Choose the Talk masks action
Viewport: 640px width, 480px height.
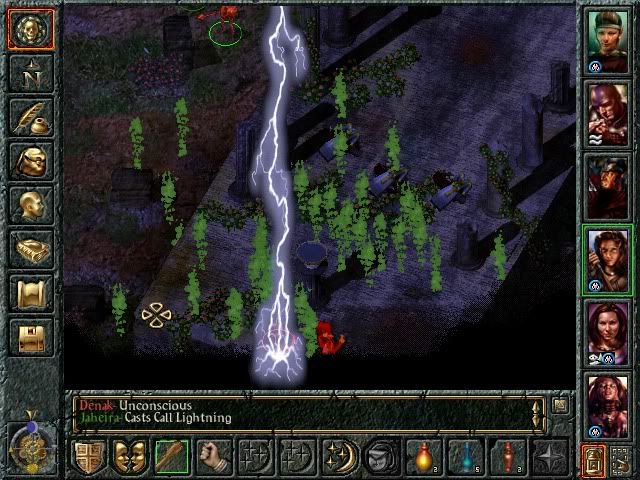click(130, 458)
